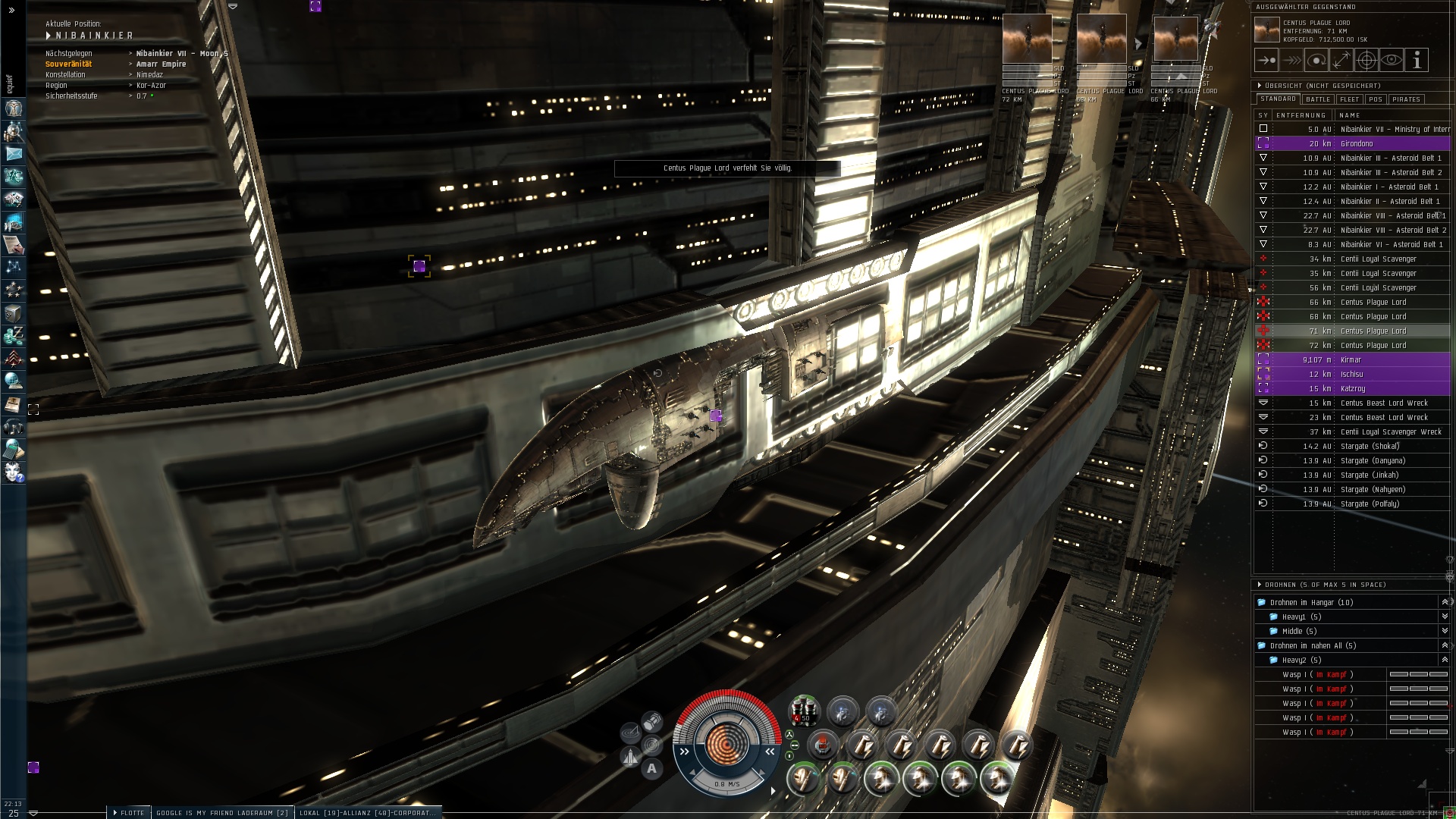Approach the selected target with arrow-dot button
This screenshot has width=1456, height=819.
pyautogui.click(x=1266, y=60)
